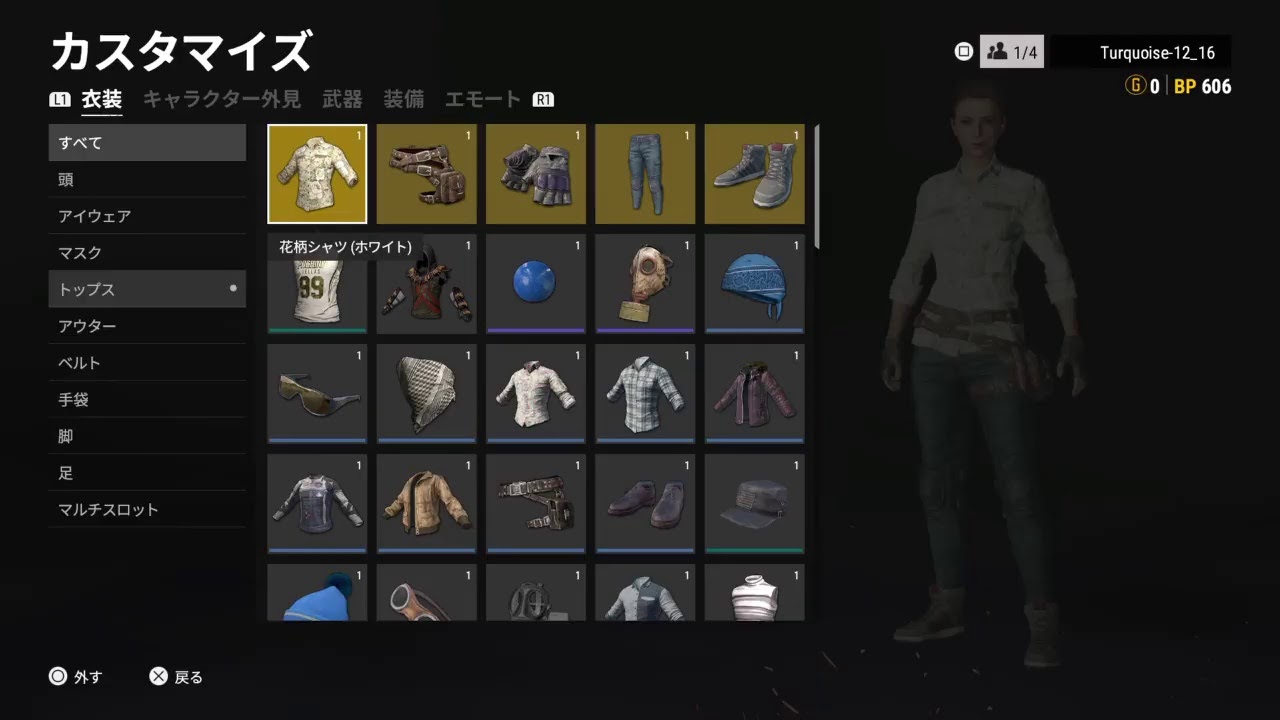Select the aviator sunglasses item

[x=317, y=393]
